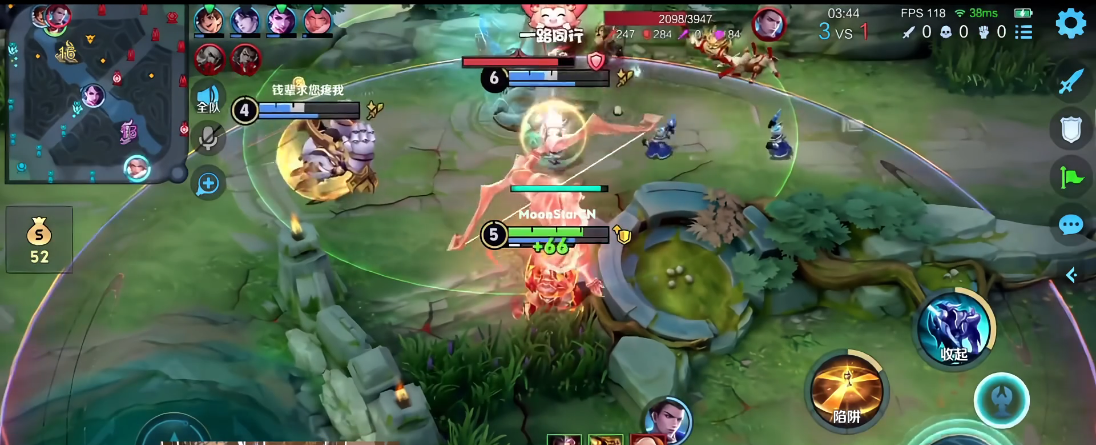Open the chat bubble panel

tap(1071, 225)
